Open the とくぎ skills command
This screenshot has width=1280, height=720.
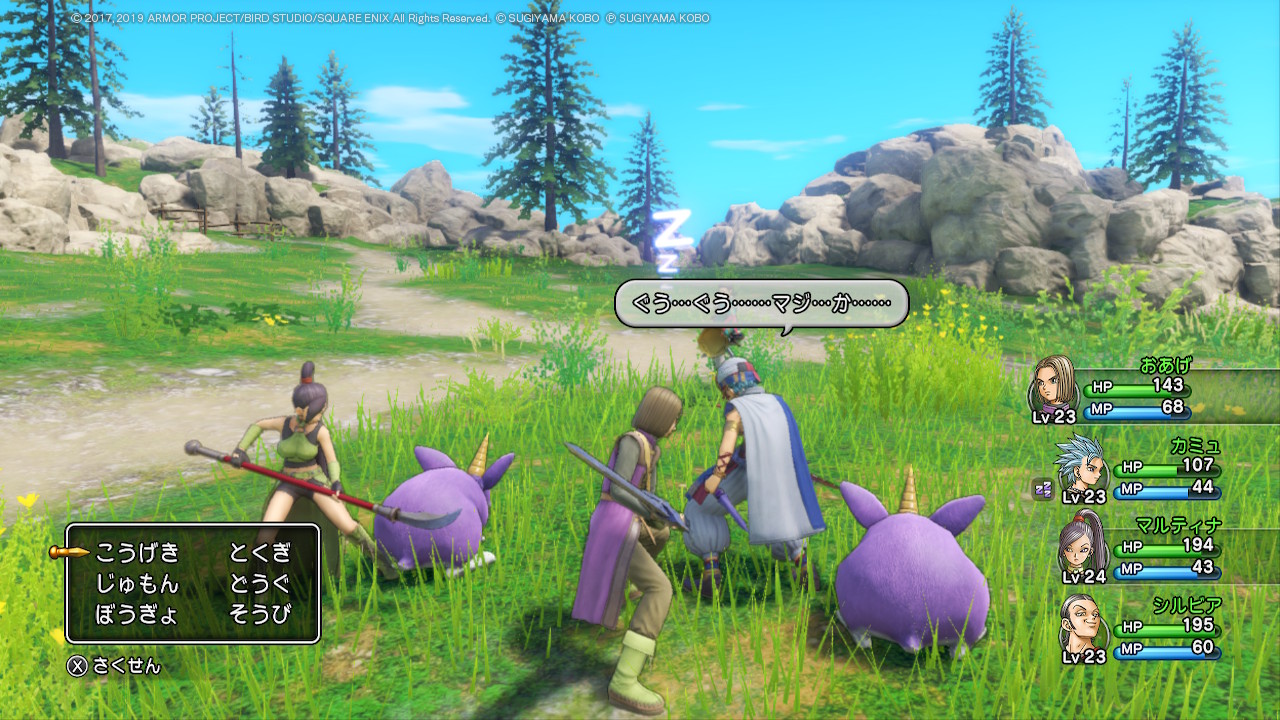pyautogui.click(x=260, y=552)
